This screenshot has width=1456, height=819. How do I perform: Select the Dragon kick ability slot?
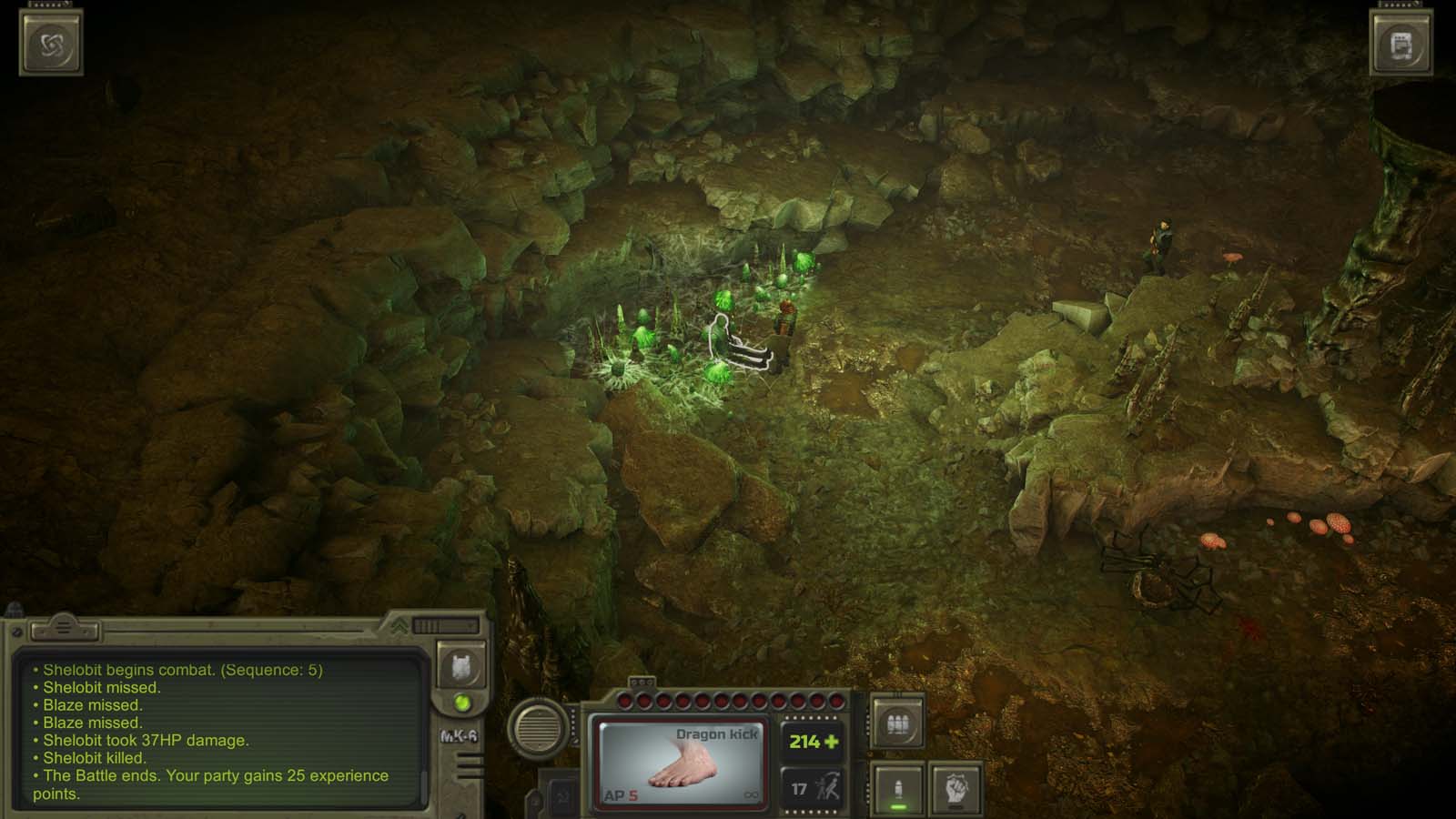click(x=682, y=759)
